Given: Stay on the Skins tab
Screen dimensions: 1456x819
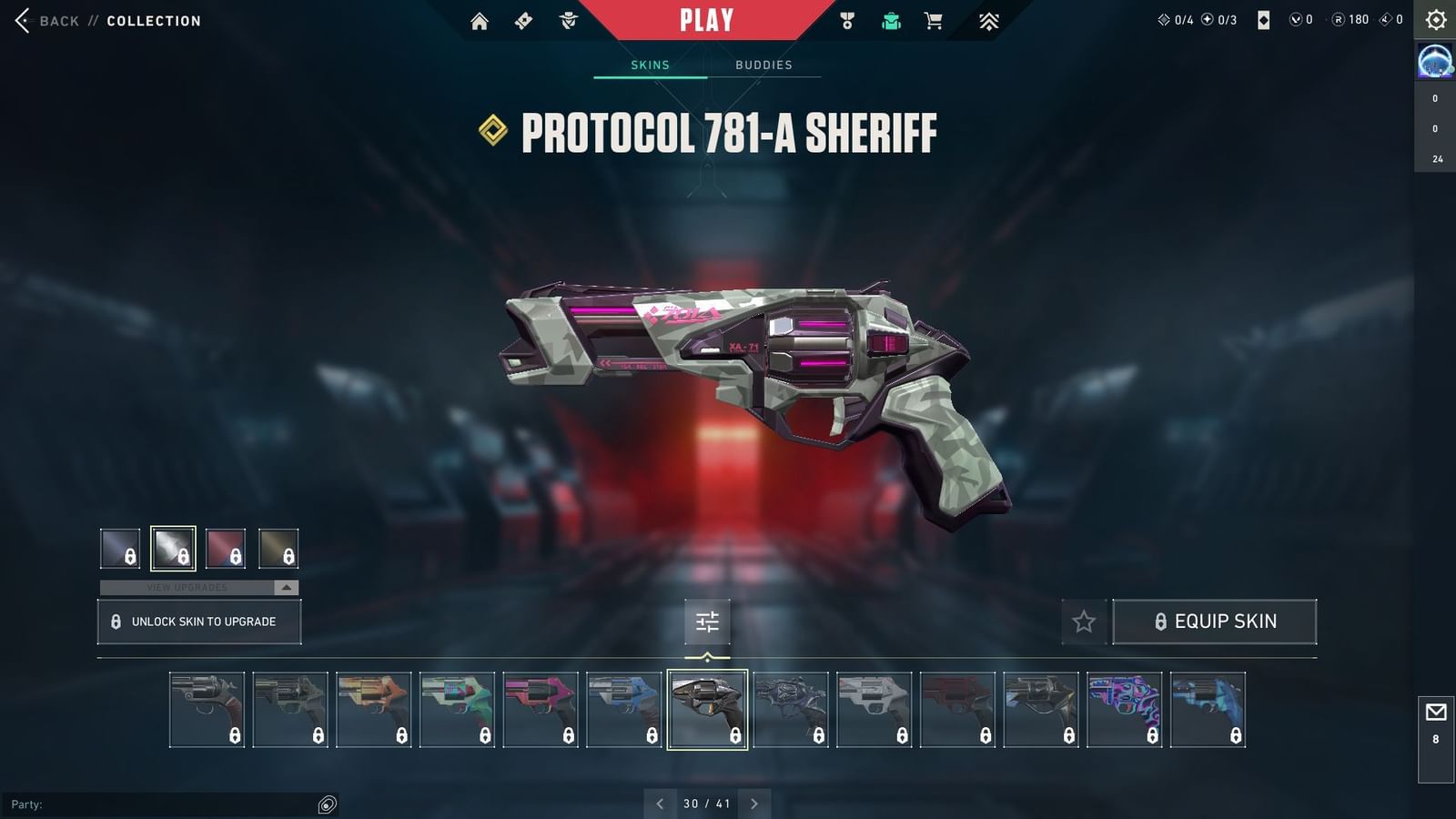Looking at the screenshot, I should (650, 65).
